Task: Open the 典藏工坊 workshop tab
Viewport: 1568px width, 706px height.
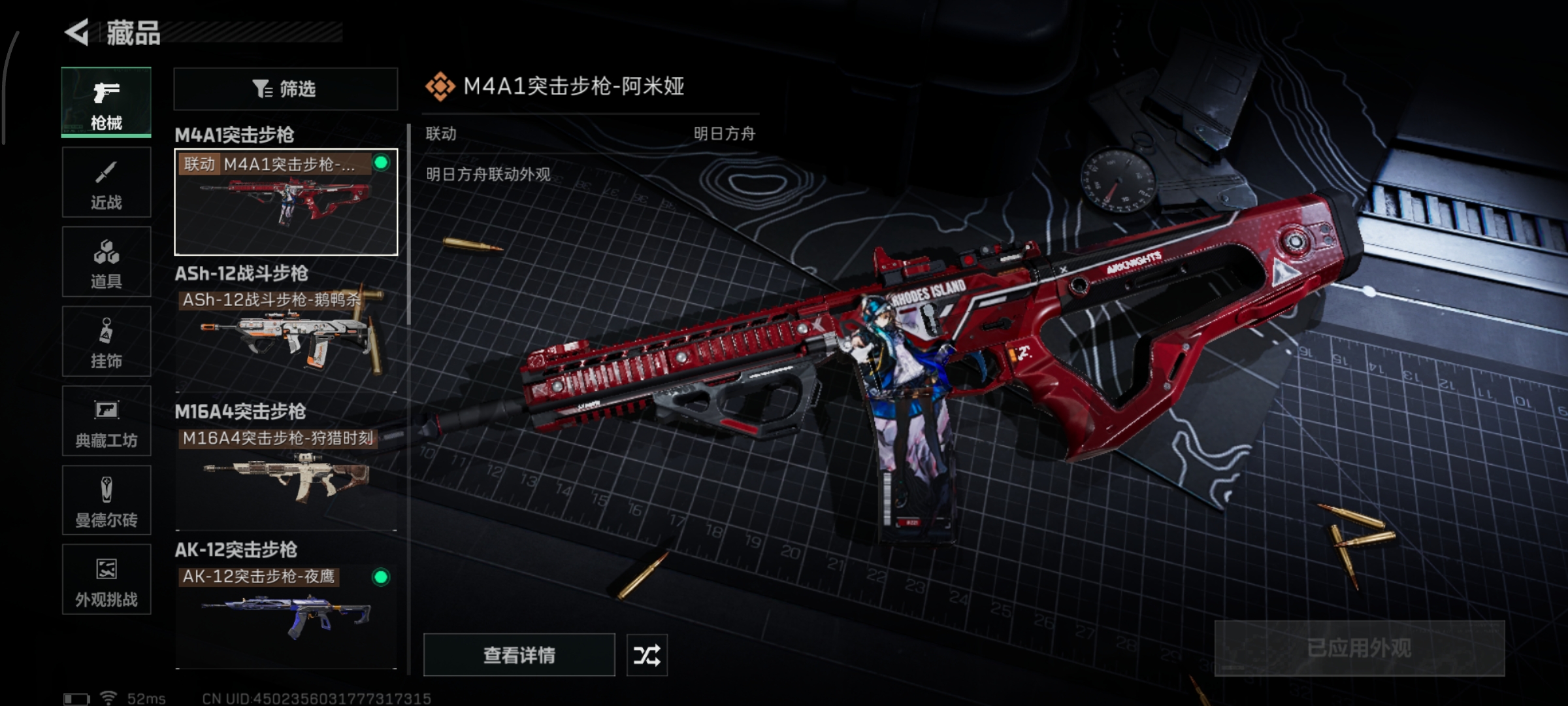Action: click(x=106, y=421)
